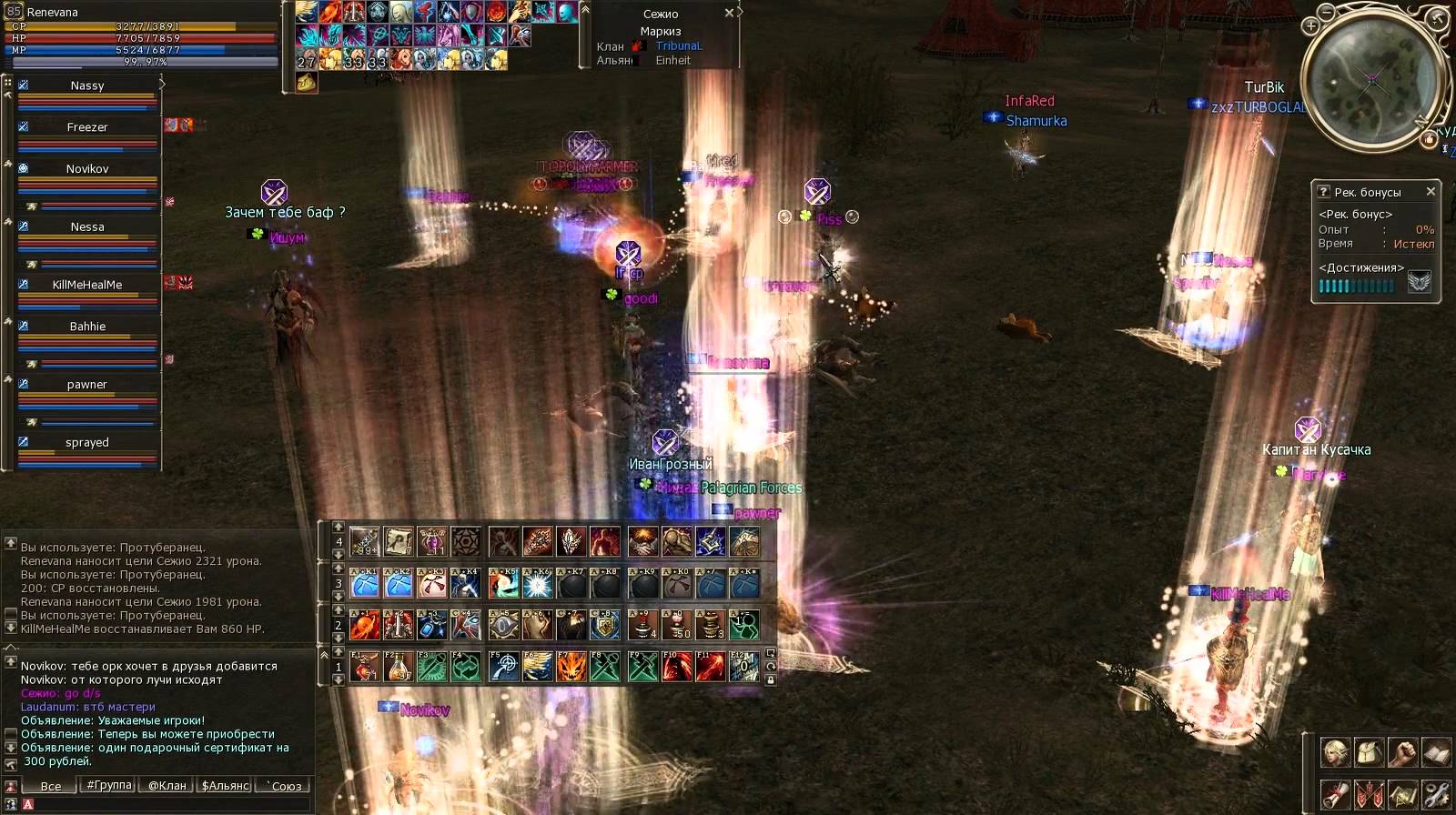Screen dimensions: 1456x815
Task: Zoom out the minimap with minus button
Action: coord(1327,12)
